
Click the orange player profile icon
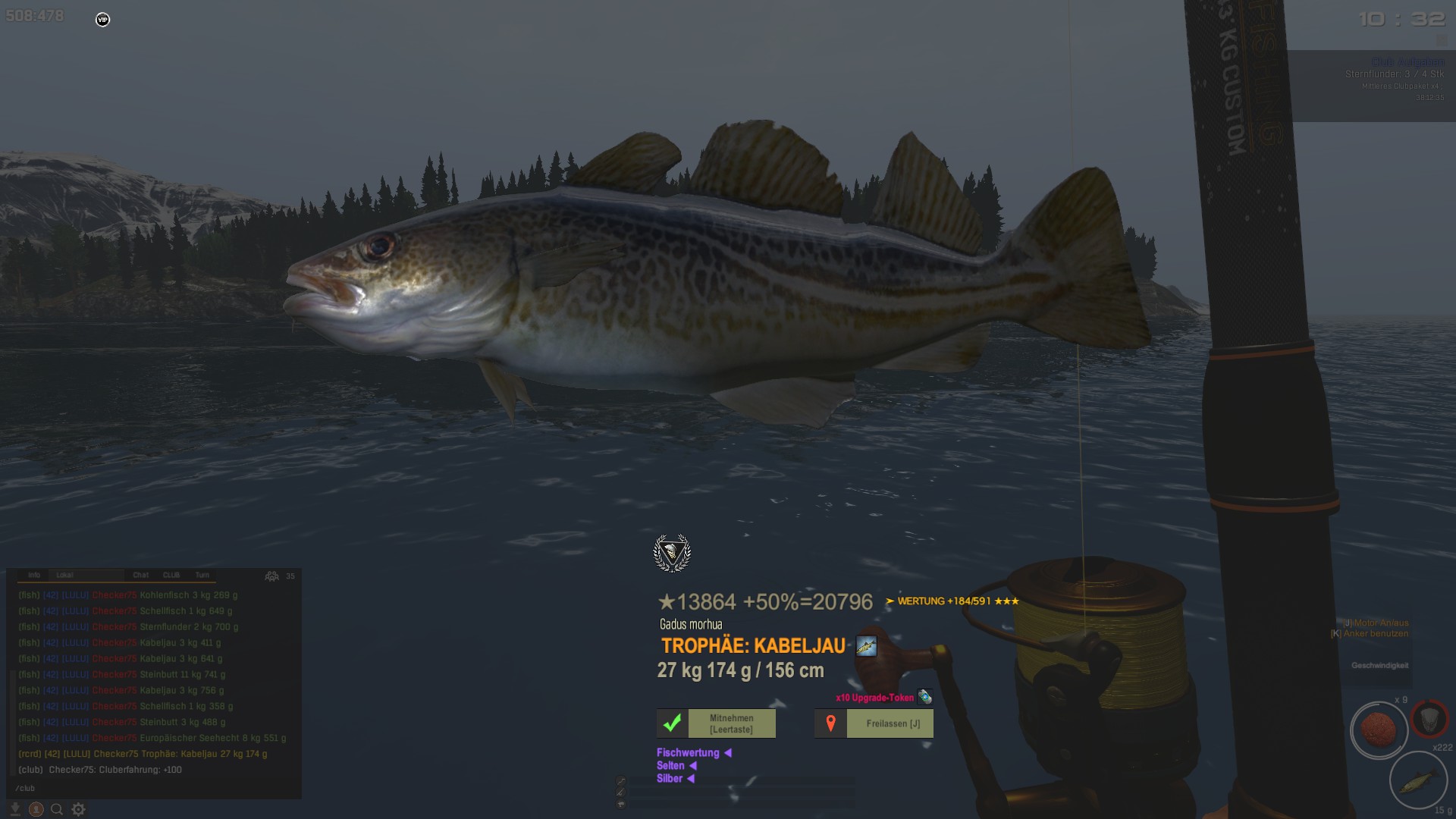coord(36,809)
